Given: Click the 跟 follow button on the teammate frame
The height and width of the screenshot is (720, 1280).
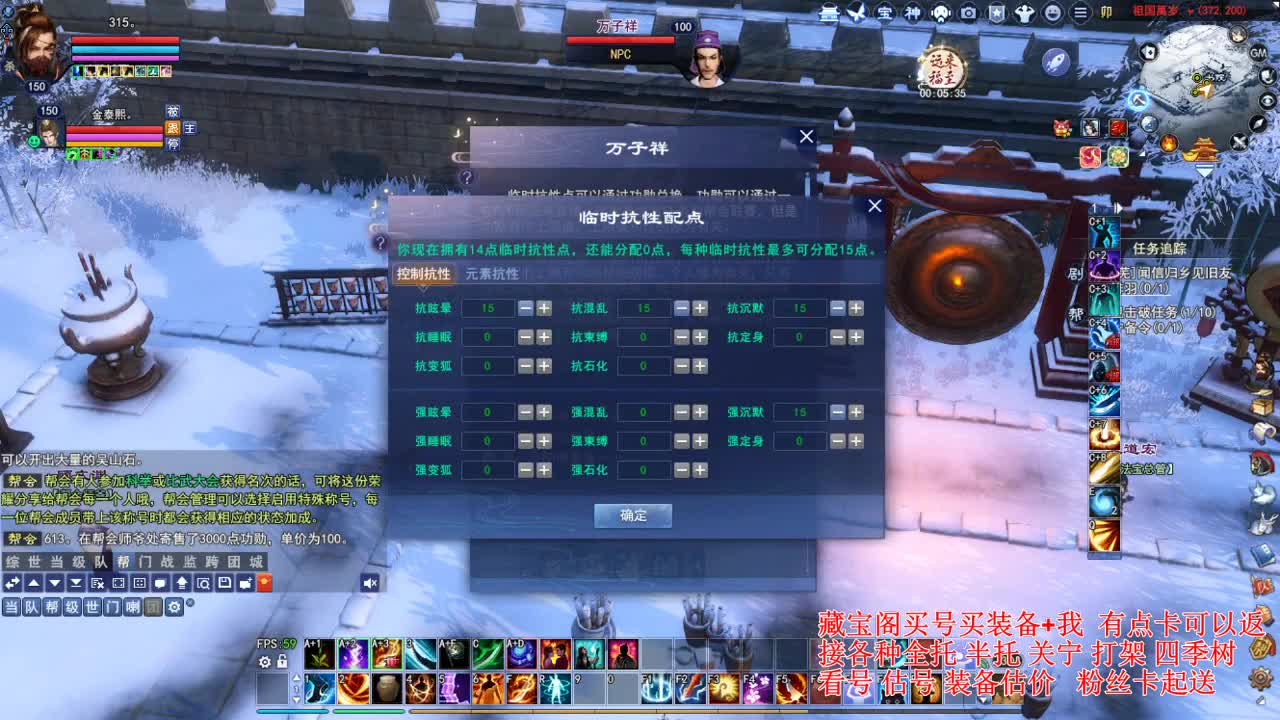Looking at the screenshot, I should 173,128.
